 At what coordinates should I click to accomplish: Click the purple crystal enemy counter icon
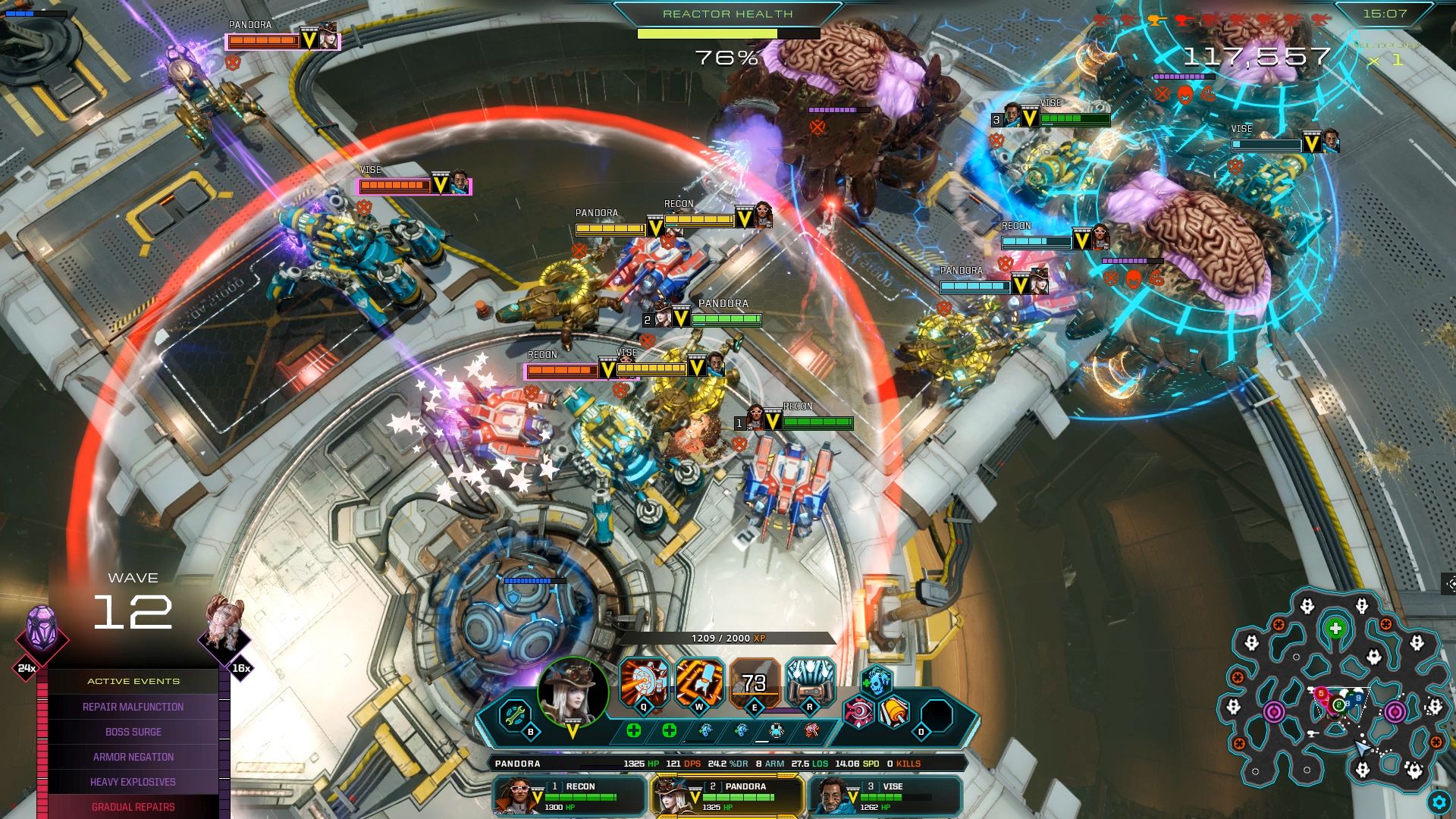coord(42,631)
